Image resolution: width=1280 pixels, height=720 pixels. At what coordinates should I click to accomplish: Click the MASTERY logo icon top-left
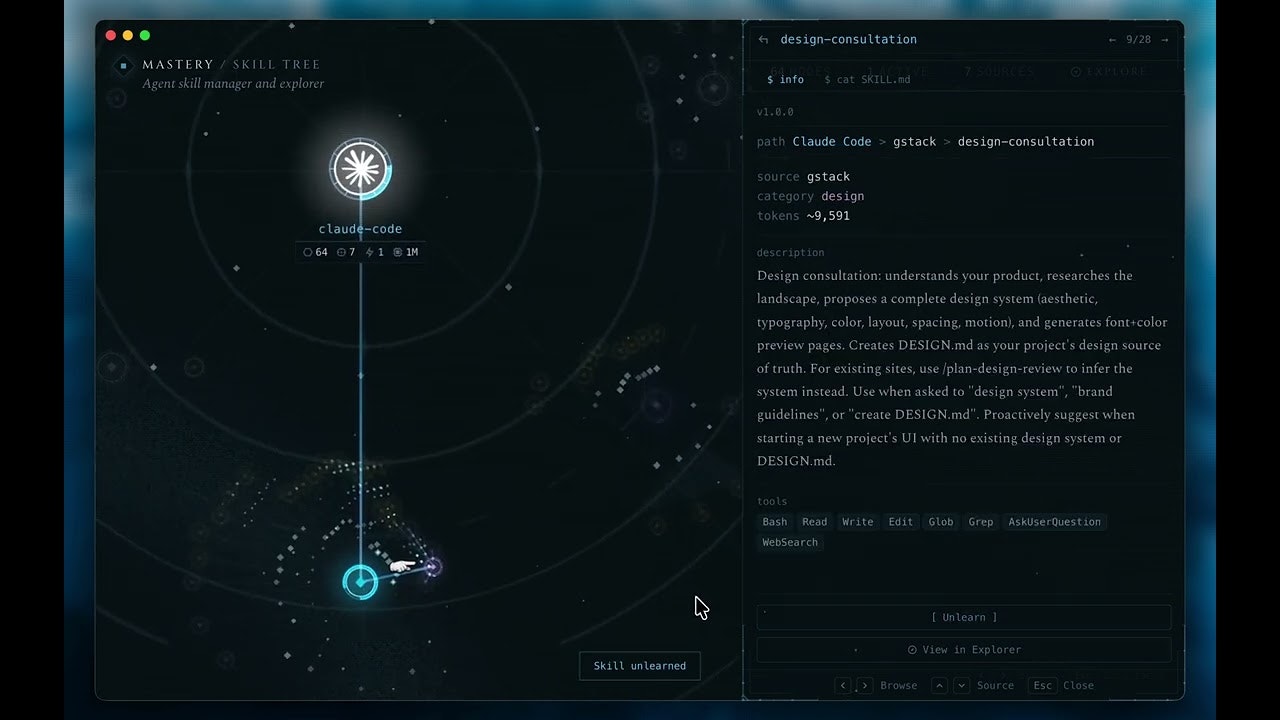(x=122, y=66)
